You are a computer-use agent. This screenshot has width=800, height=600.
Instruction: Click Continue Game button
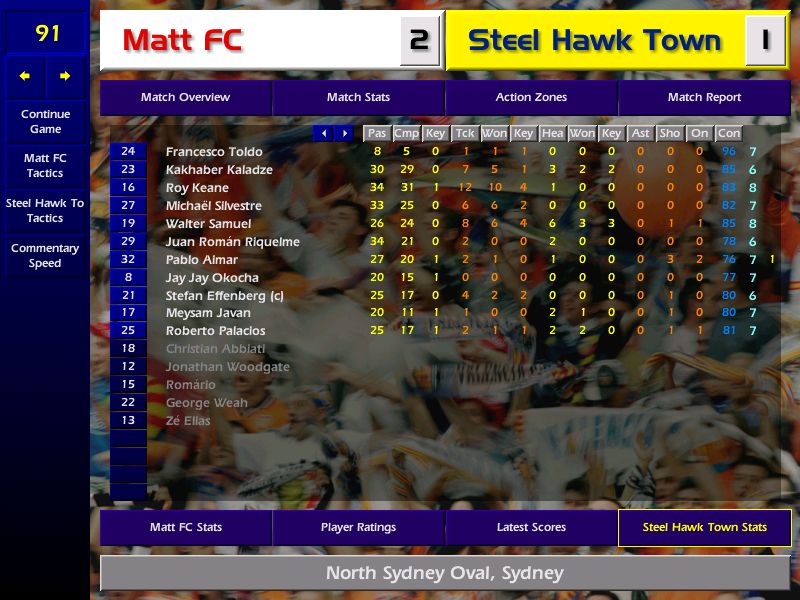point(45,122)
